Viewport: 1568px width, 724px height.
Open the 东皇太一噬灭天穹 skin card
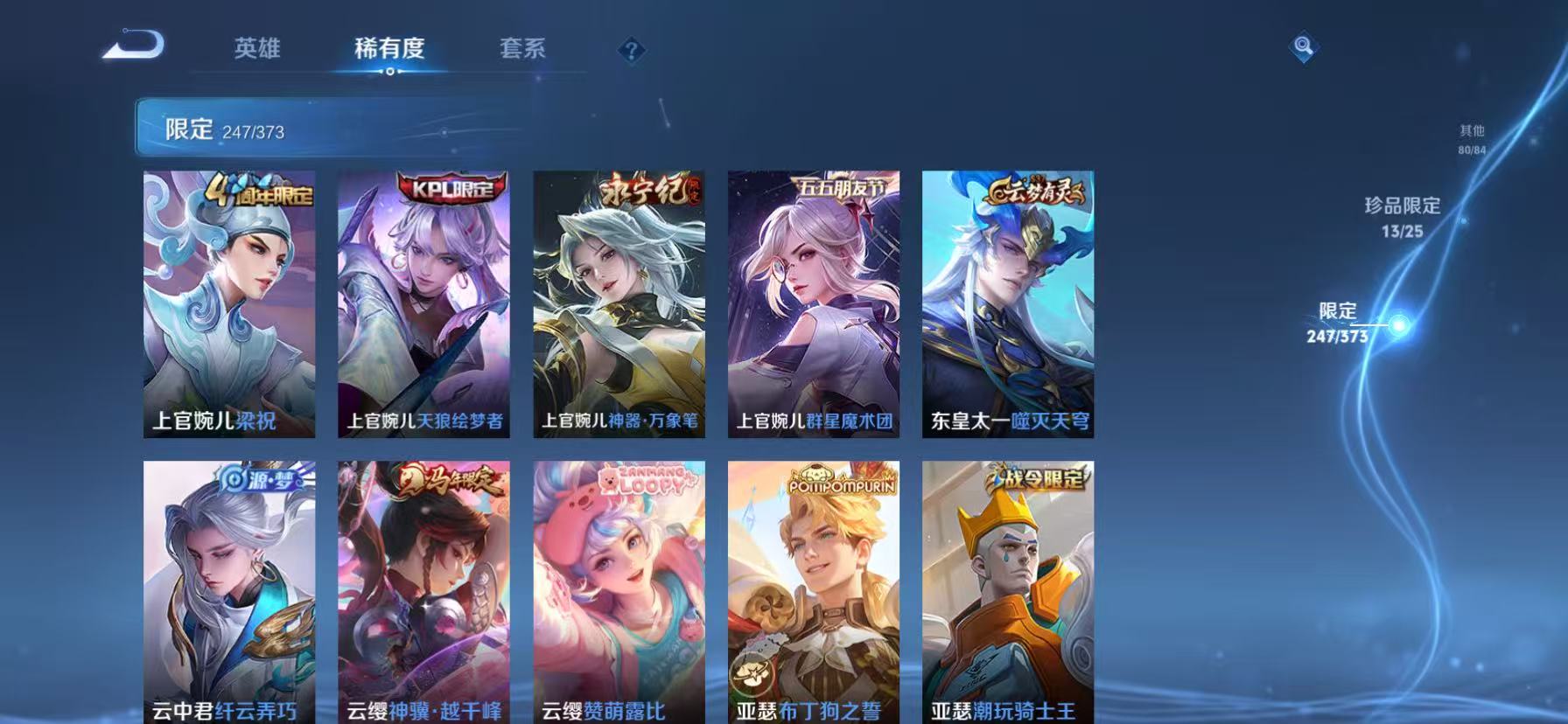coord(1008,306)
